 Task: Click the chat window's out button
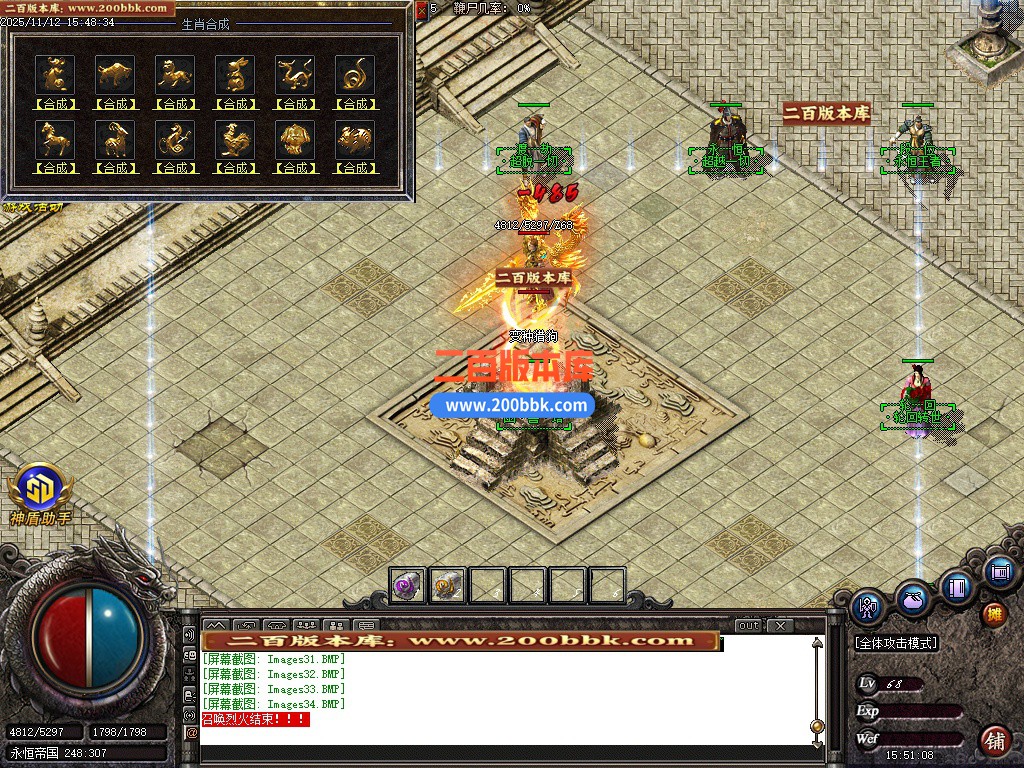click(749, 625)
